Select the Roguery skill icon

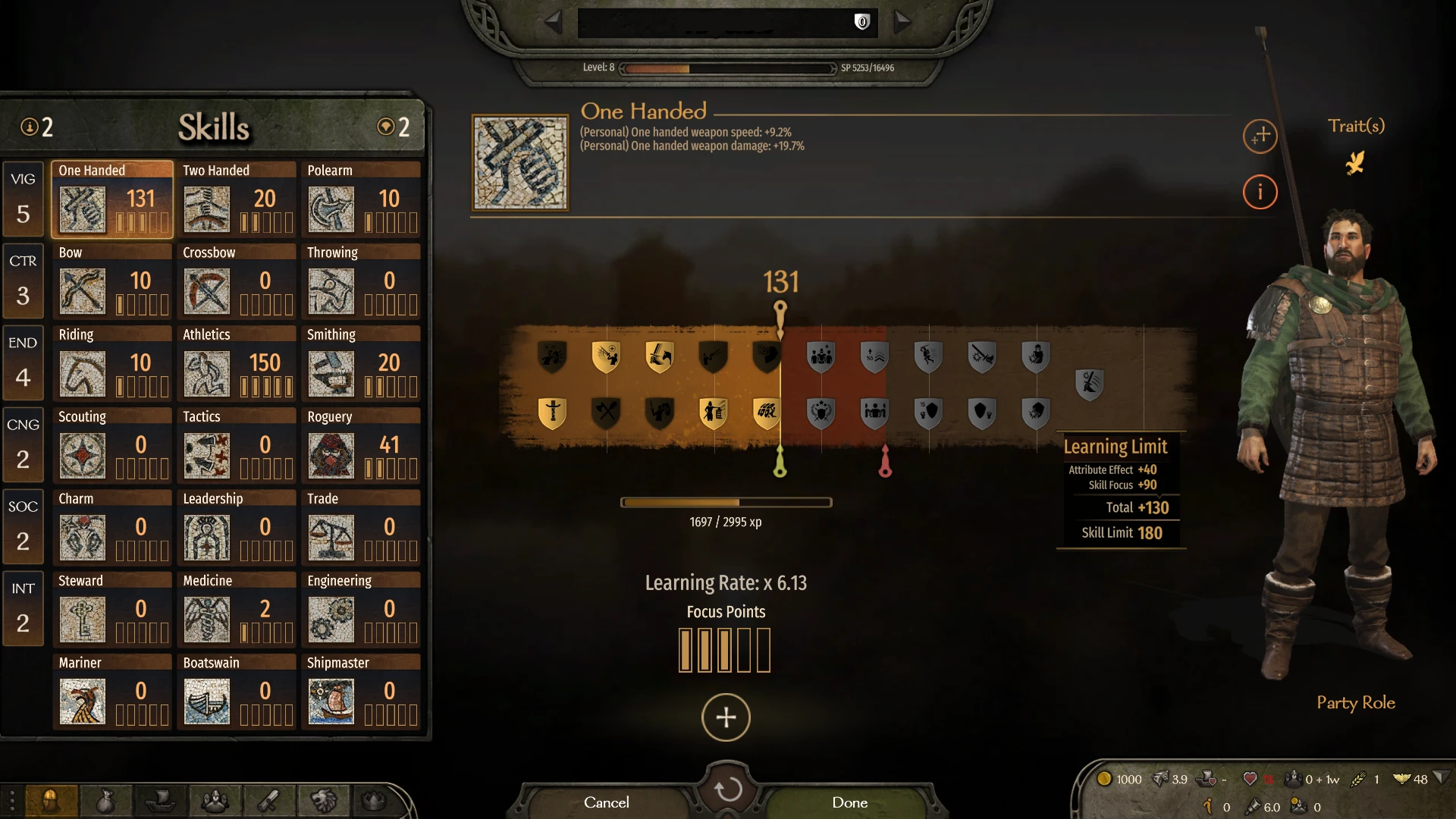coord(333,455)
